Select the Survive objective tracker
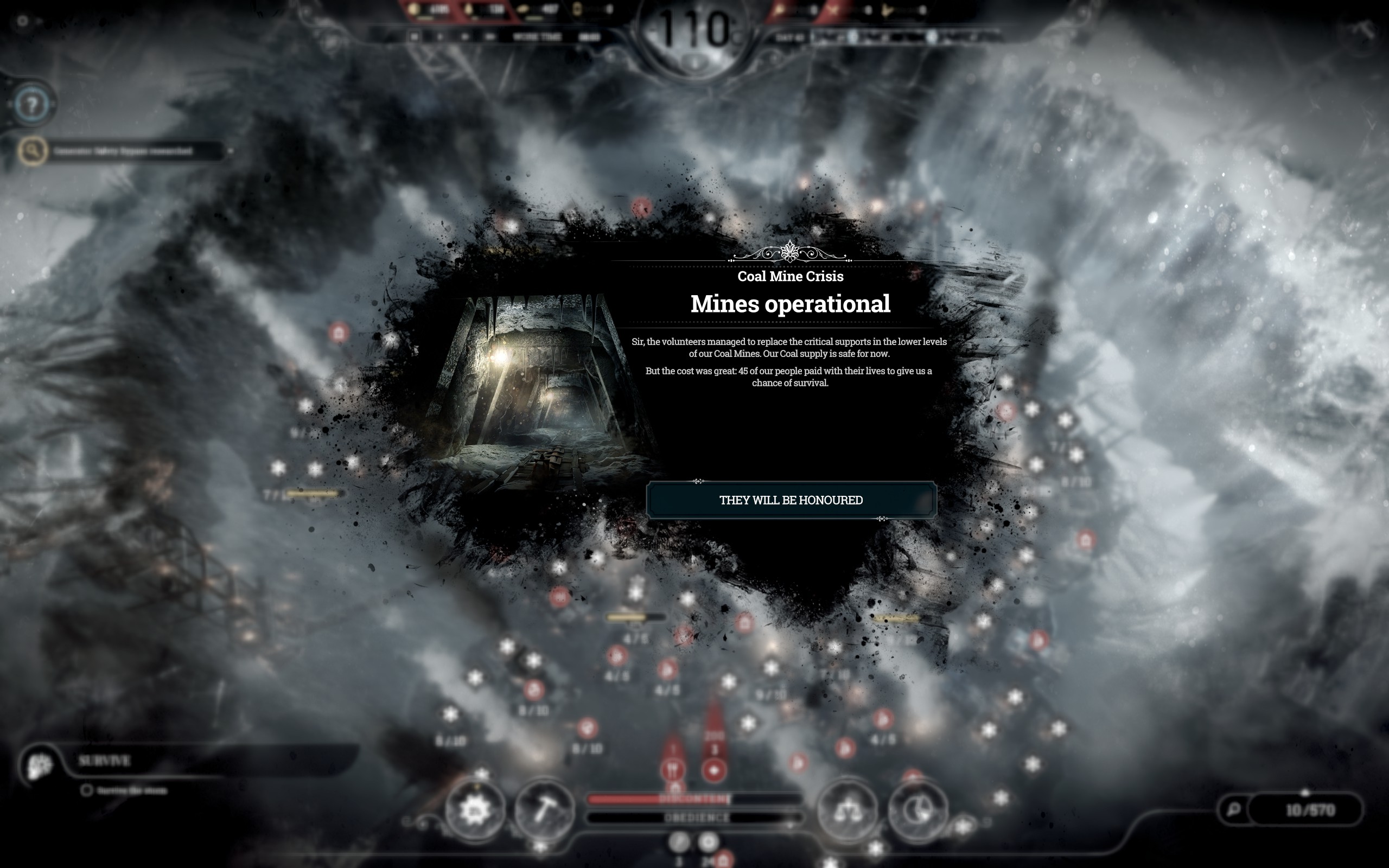Image resolution: width=1389 pixels, height=868 pixels. [105, 761]
